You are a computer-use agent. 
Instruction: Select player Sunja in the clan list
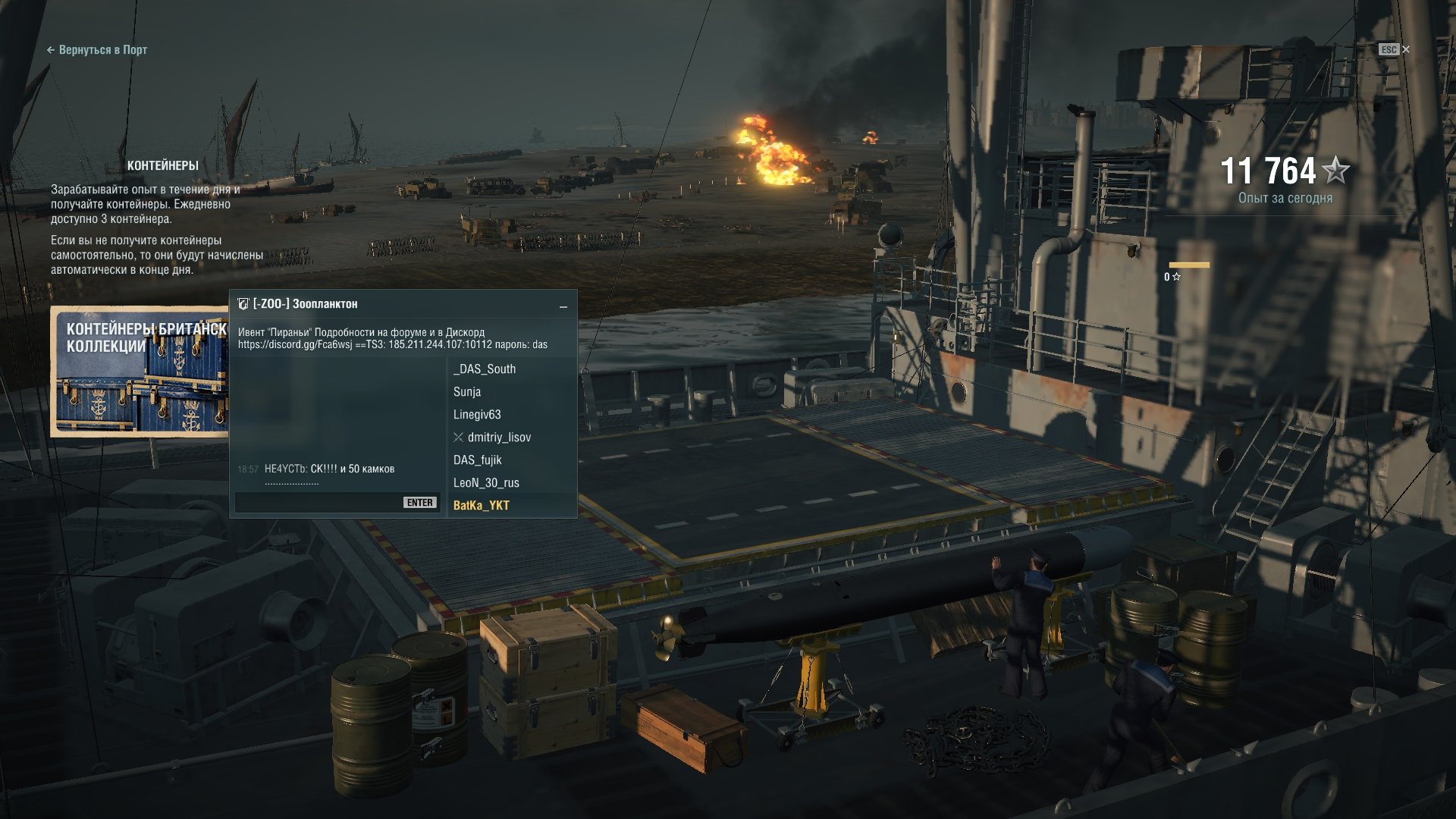click(x=467, y=392)
